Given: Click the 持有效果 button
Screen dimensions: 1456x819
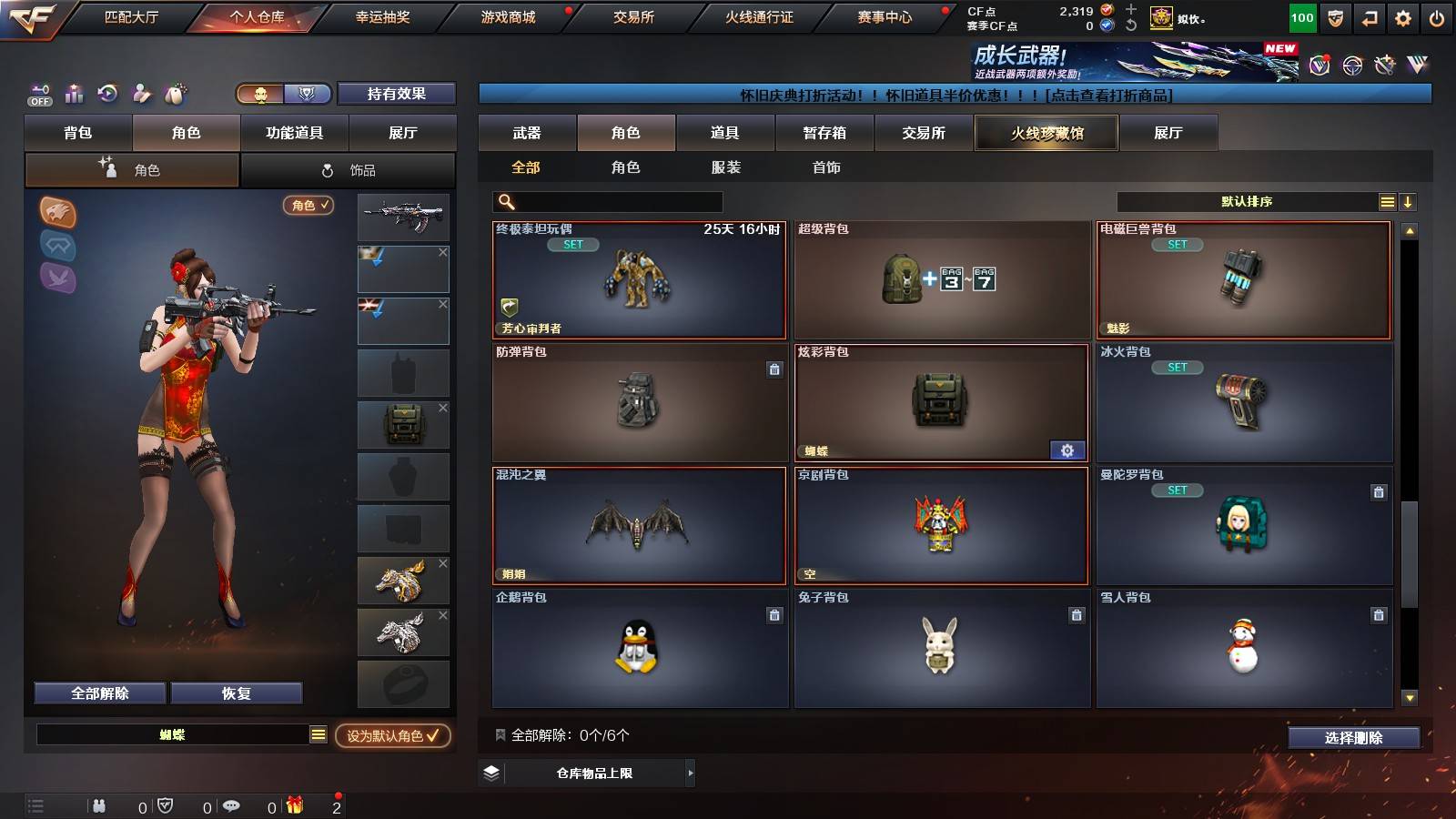Looking at the screenshot, I should tap(396, 94).
